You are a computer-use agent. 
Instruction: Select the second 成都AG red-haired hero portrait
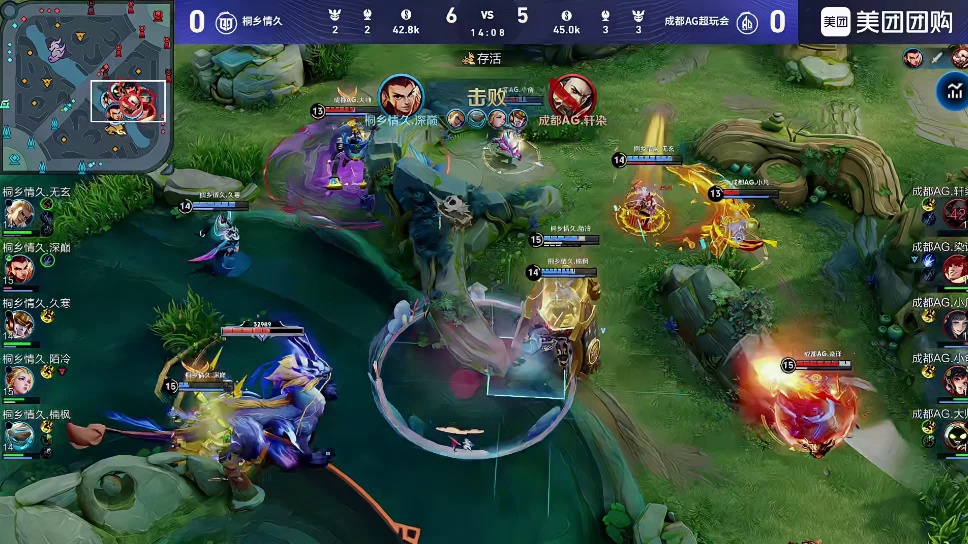click(953, 268)
